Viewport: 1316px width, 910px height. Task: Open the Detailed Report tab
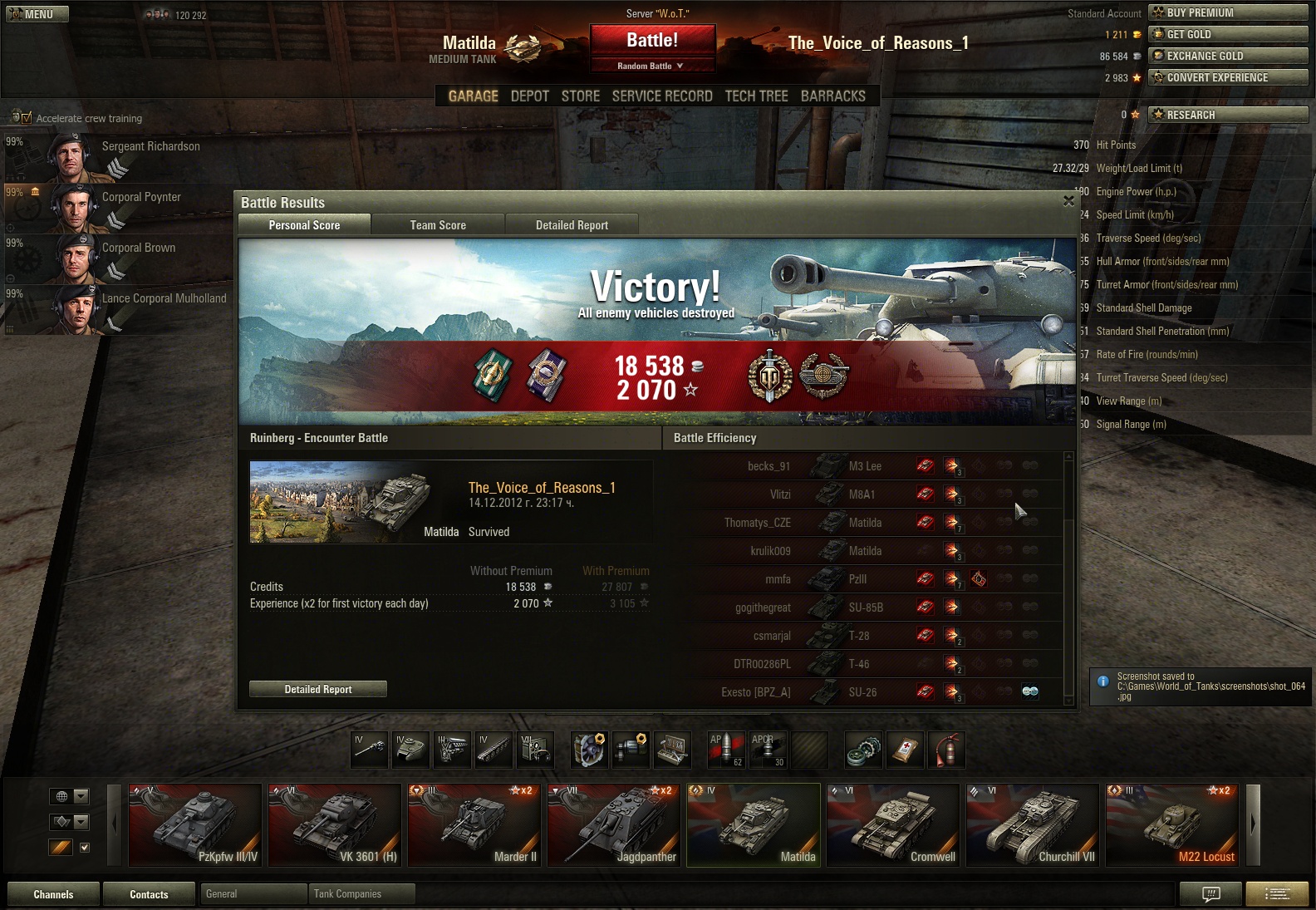[x=572, y=225]
